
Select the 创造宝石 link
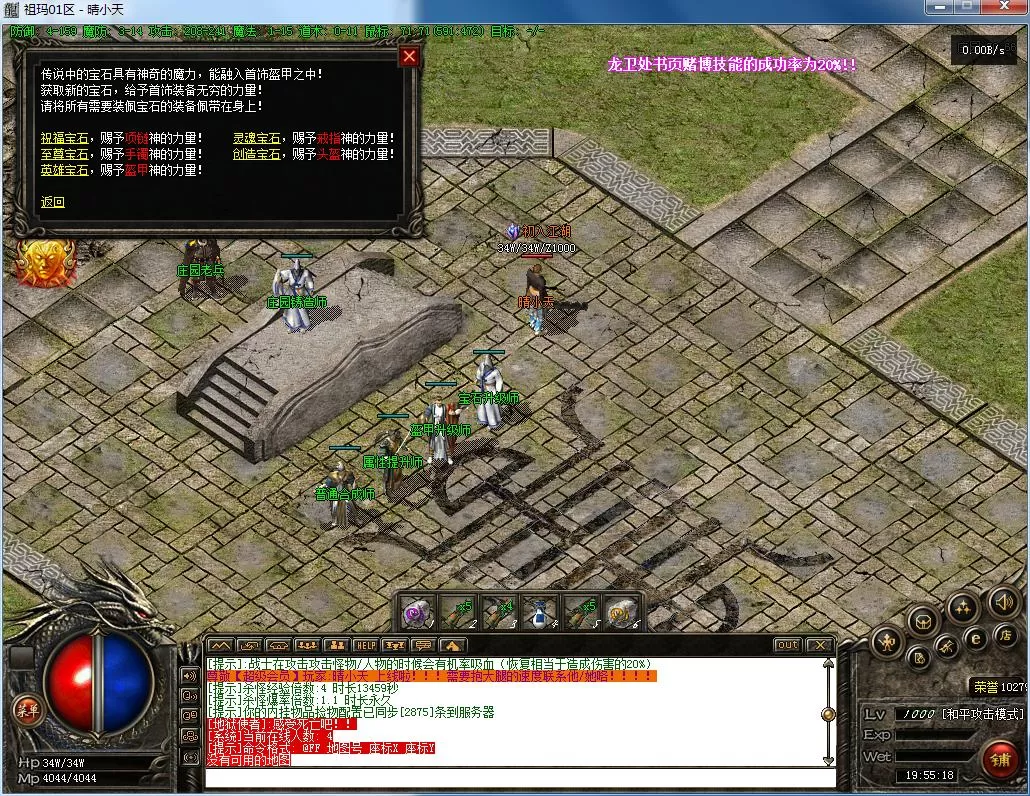[x=257, y=154]
